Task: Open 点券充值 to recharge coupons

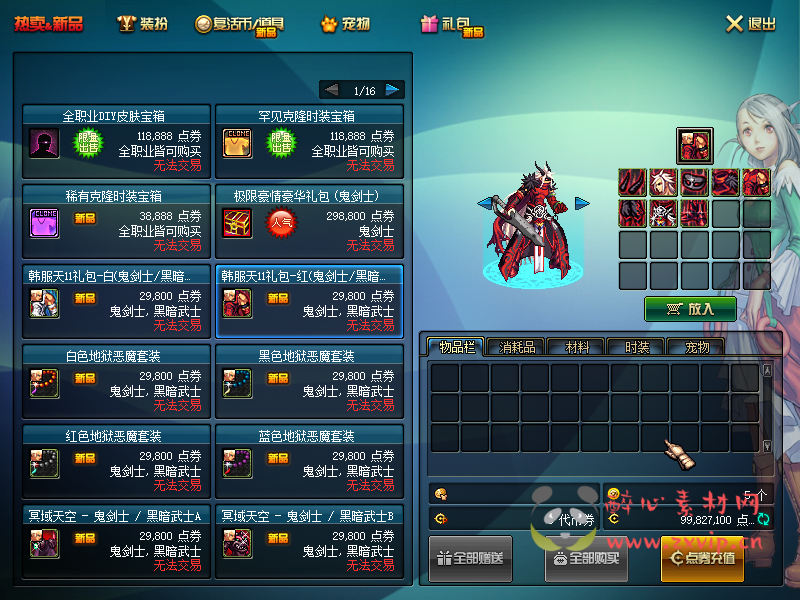Action: click(702, 558)
